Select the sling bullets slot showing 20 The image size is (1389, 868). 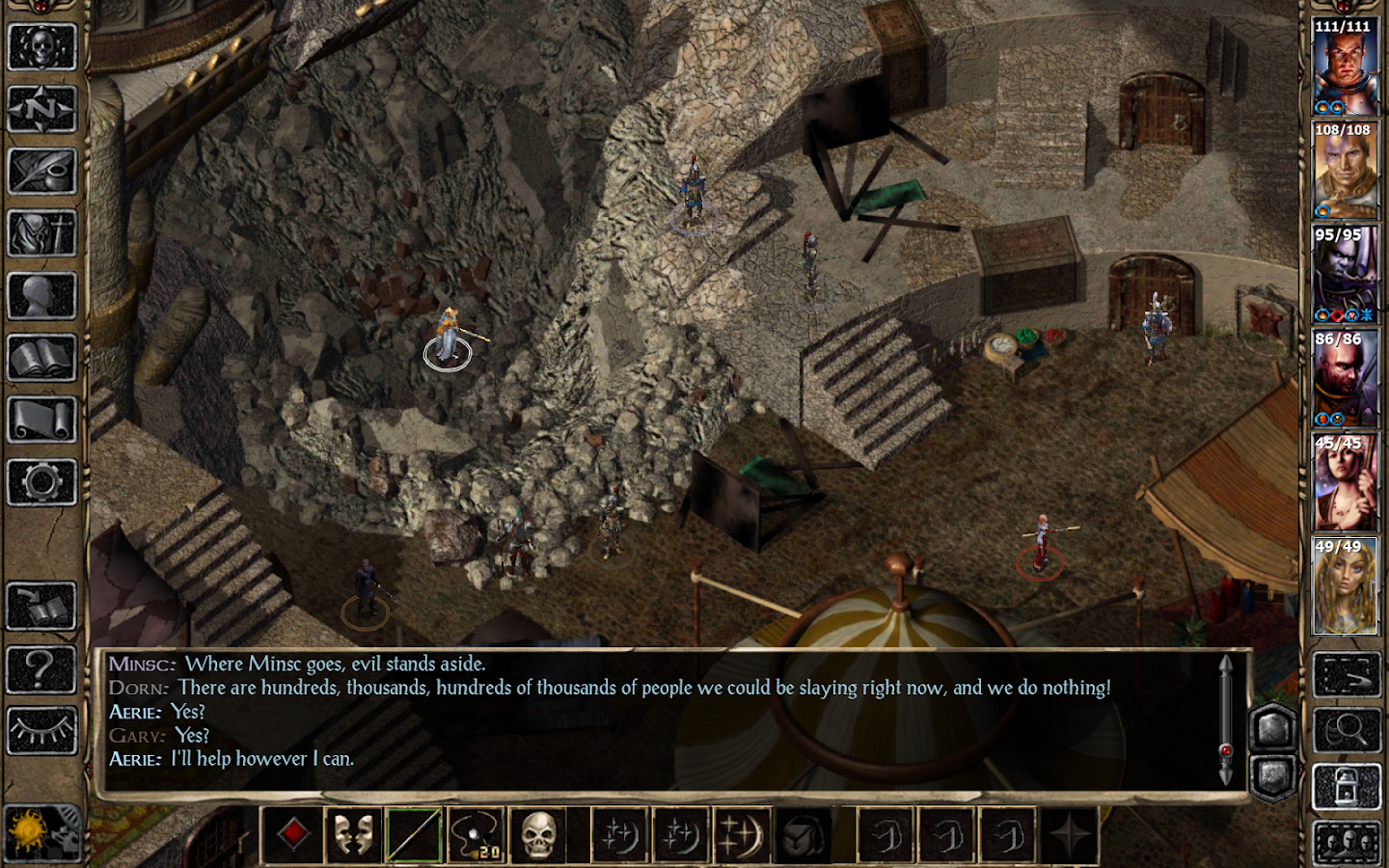(477, 834)
